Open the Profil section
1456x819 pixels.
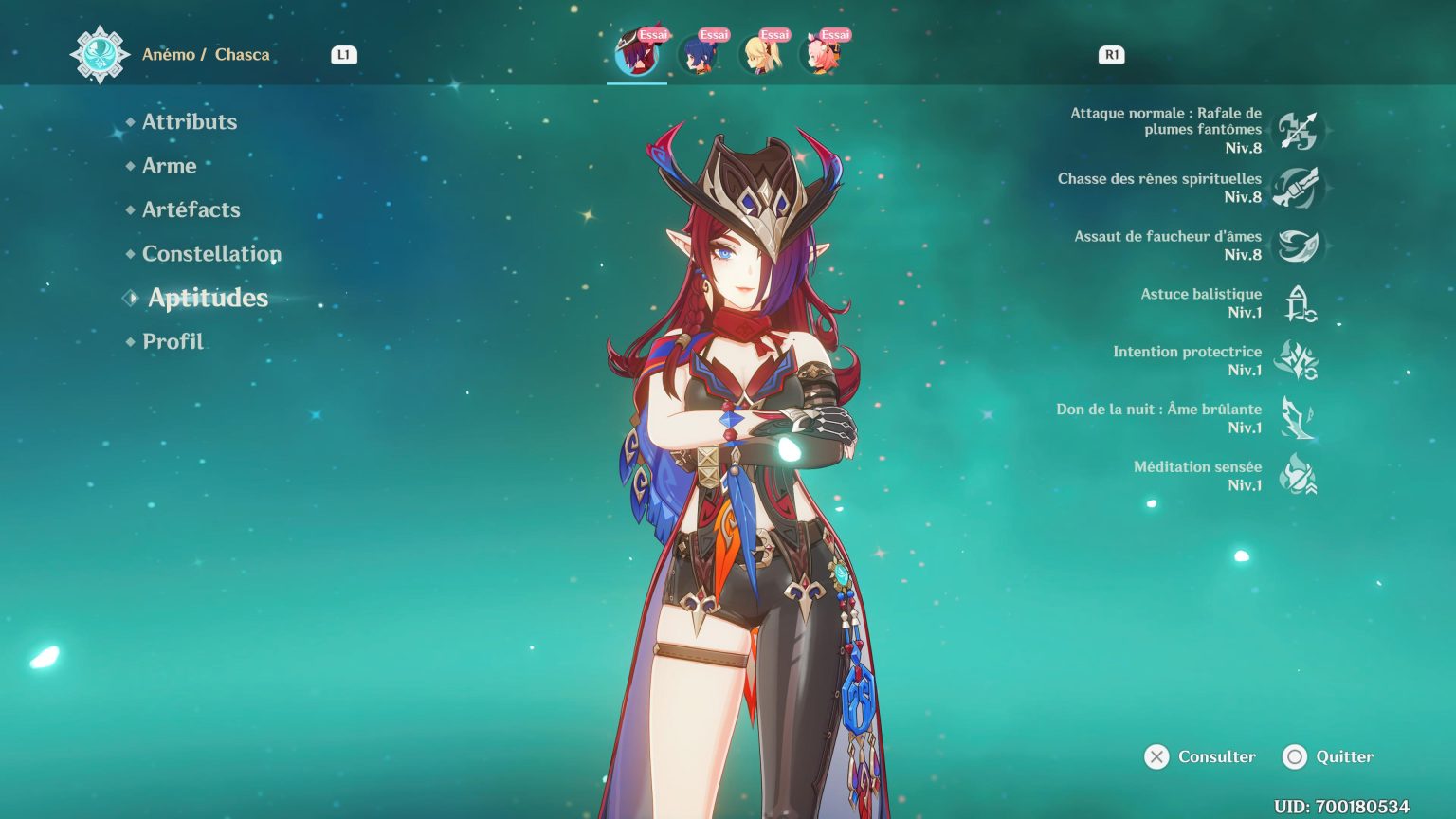(x=172, y=340)
